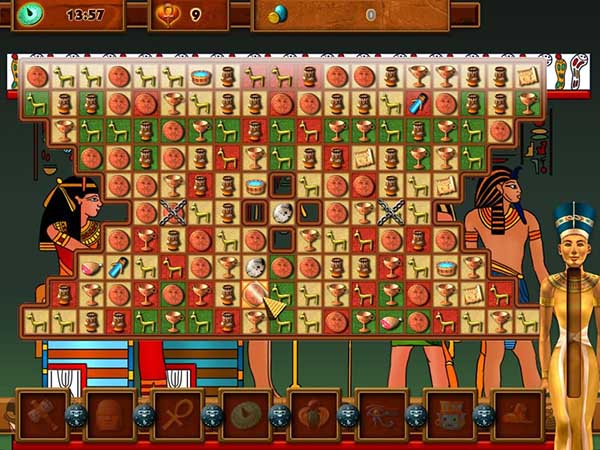Use the sphinx power-up
600x450 pixels.
point(517,415)
